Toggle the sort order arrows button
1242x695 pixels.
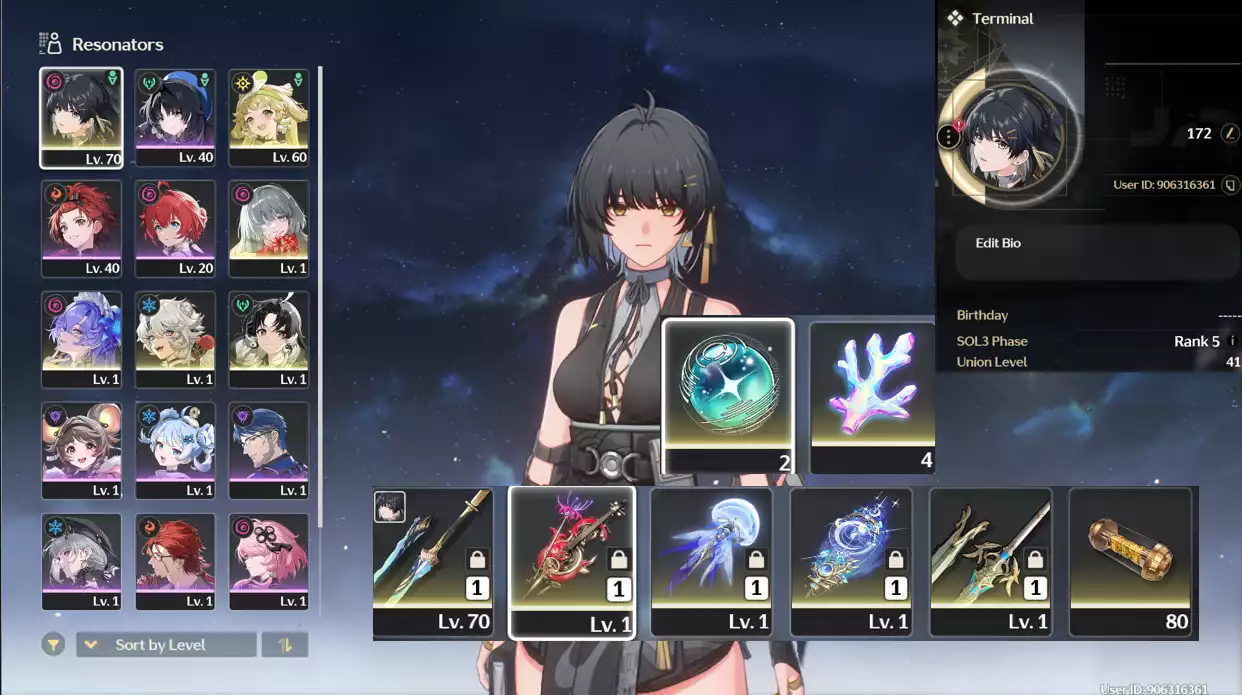click(x=285, y=645)
